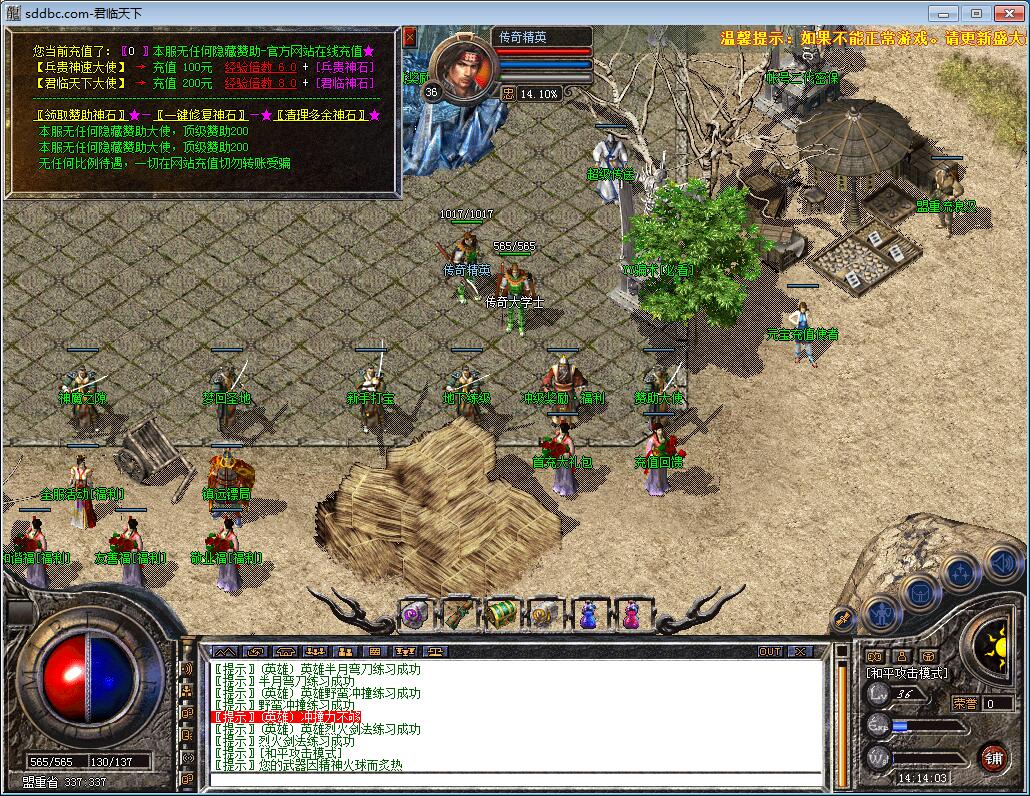Drink the blue potion in belt
Image resolution: width=1030 pixels, height=796 pixels.
[588, 613]
